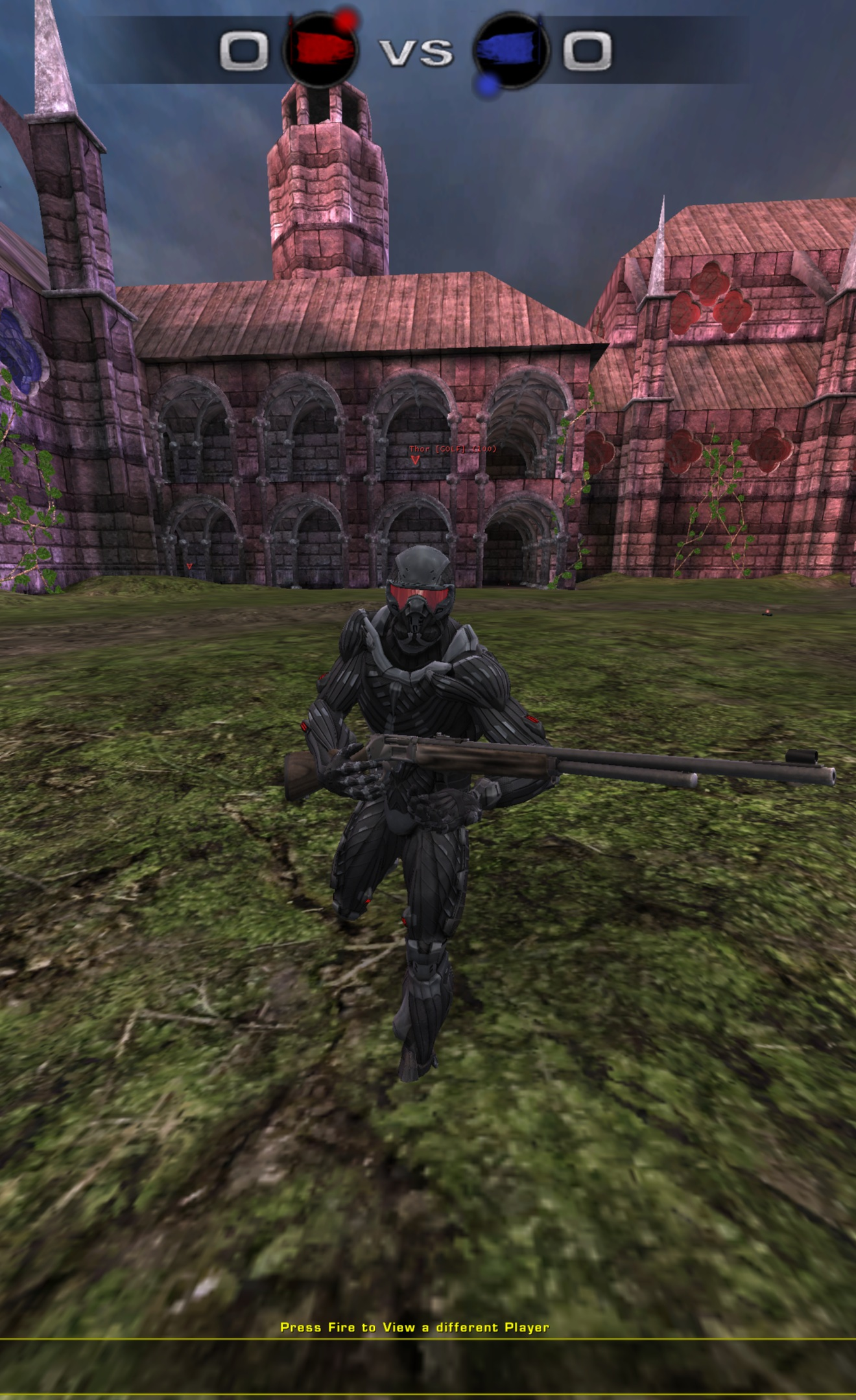Click the blue team flag emblem
The image size is (856, 1400).
tap(509, 51)
